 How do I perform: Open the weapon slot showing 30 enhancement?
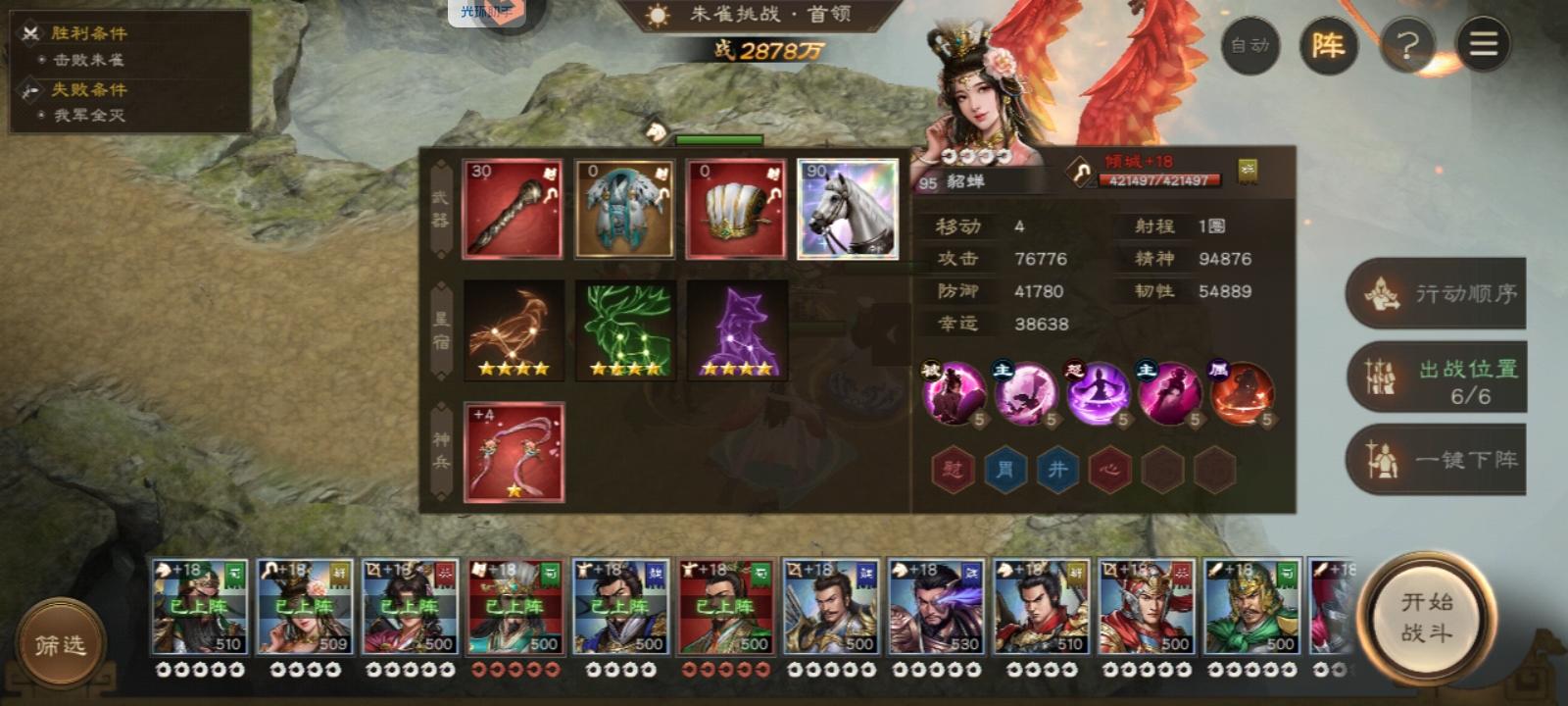(514, 207)
